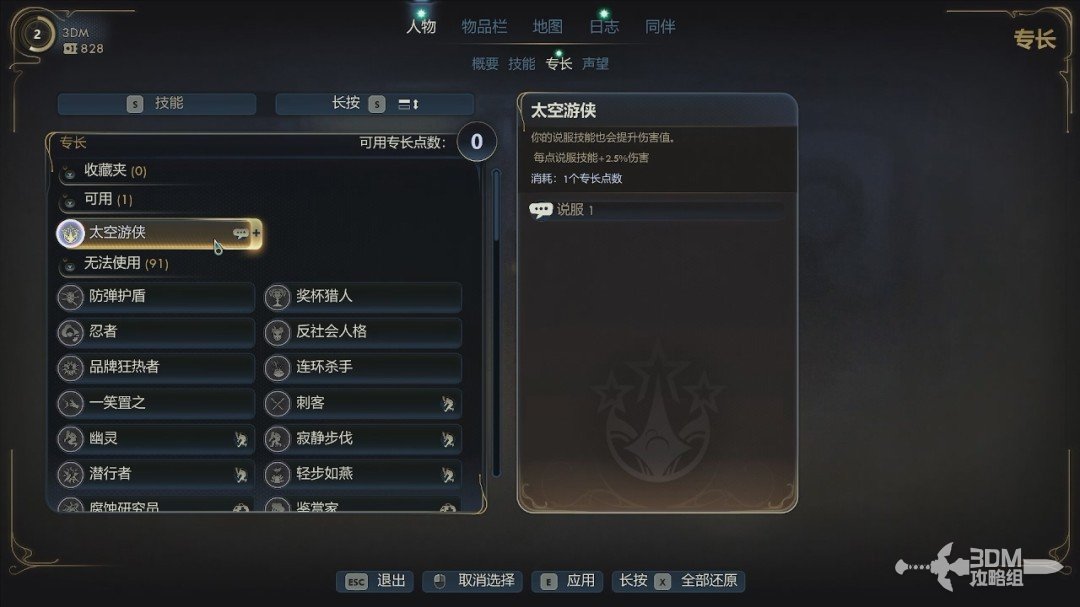Open the 声望 reputation sub-tab

click(x=596, y=64)
